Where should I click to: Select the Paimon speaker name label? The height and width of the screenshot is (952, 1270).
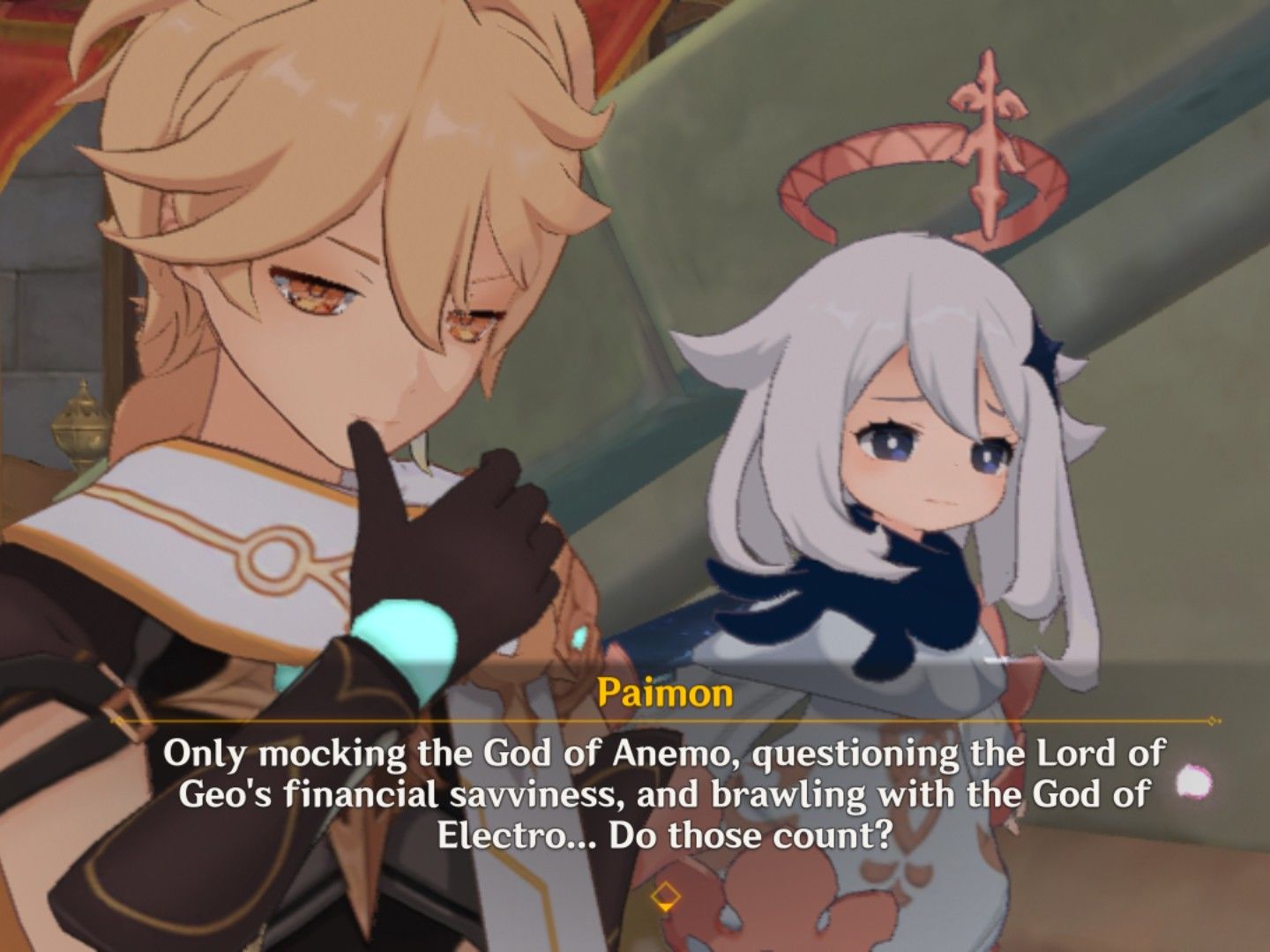(664, 695)
